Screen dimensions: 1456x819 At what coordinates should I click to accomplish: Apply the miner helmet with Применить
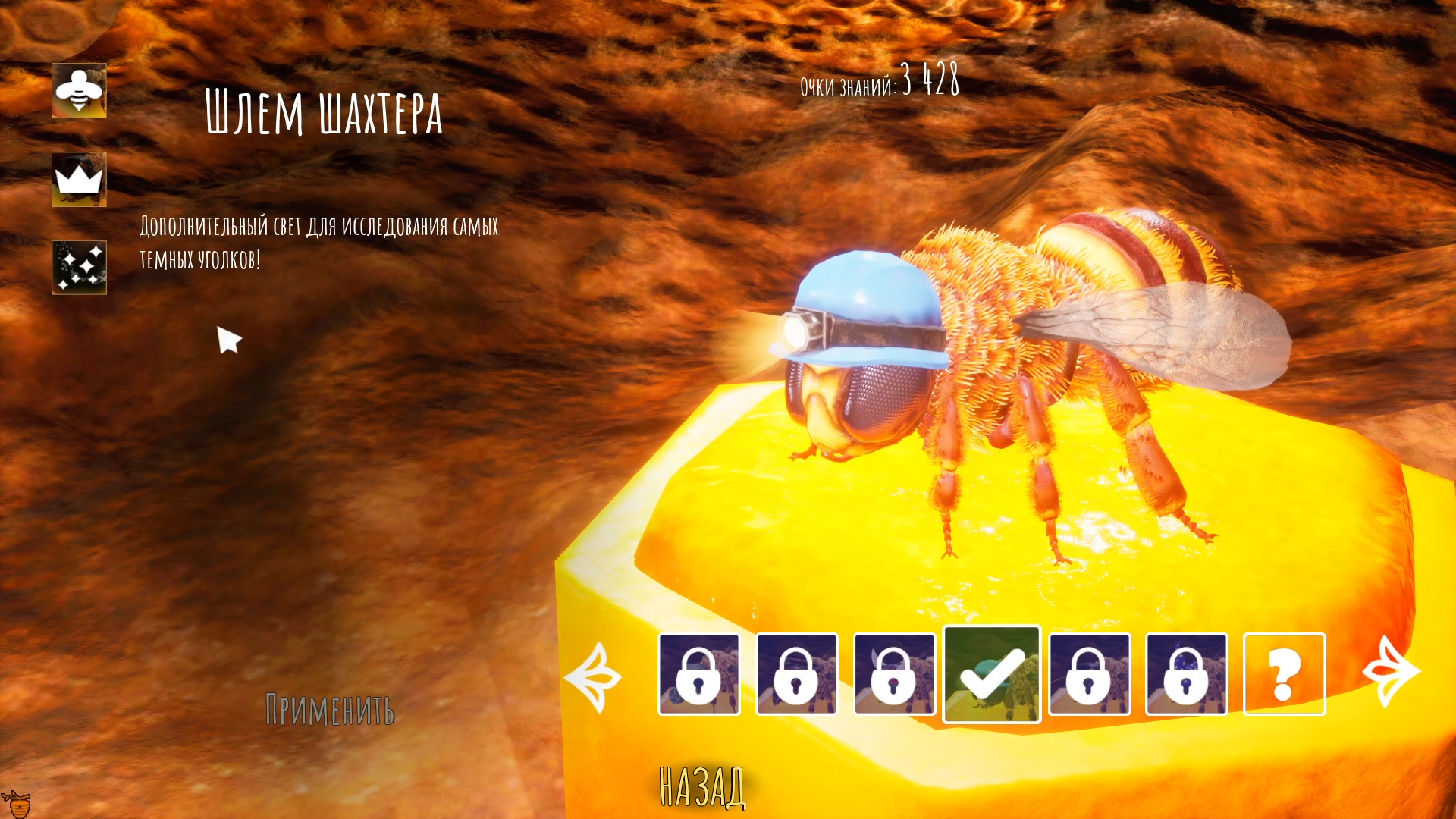tap(330, 710)
